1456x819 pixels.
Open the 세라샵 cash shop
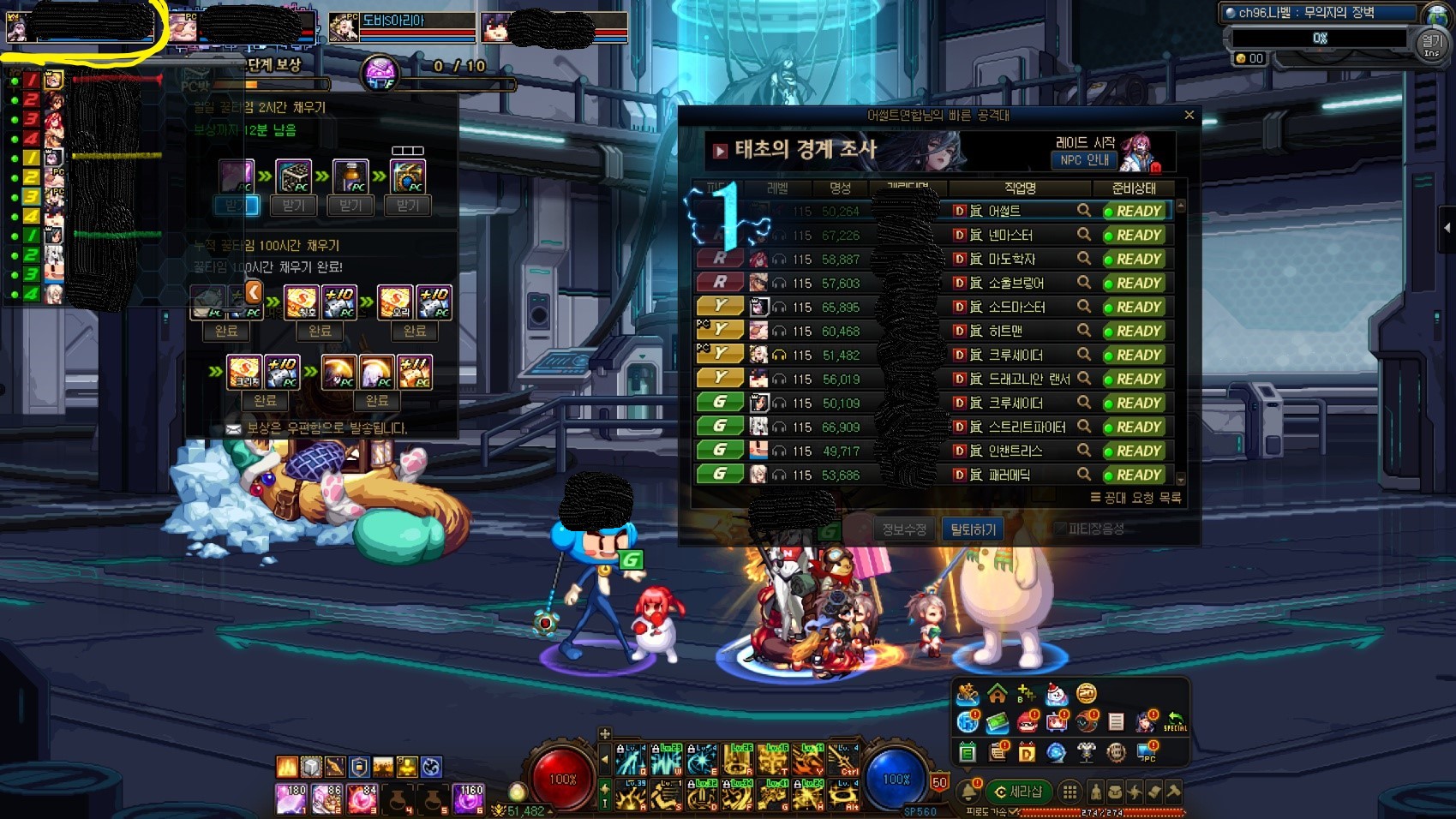(1017, 792)
